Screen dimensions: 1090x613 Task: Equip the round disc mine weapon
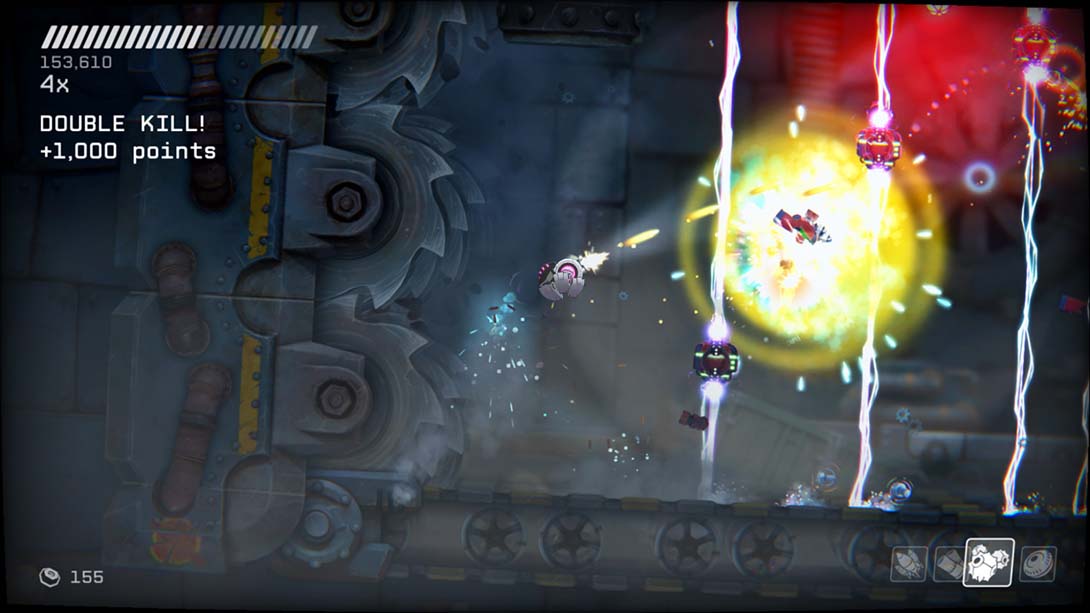(1037, 564)
